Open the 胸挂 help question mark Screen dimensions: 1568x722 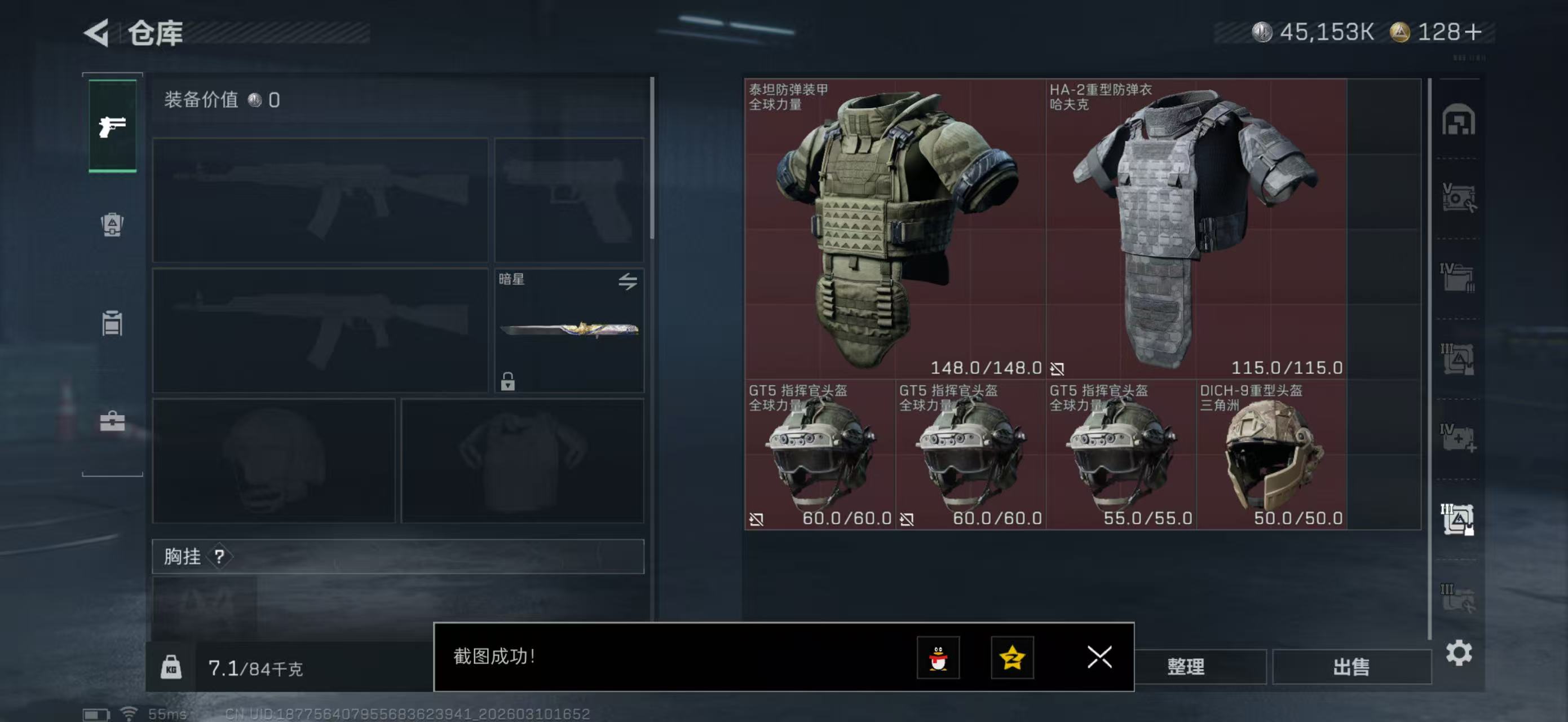pos(220,556)
